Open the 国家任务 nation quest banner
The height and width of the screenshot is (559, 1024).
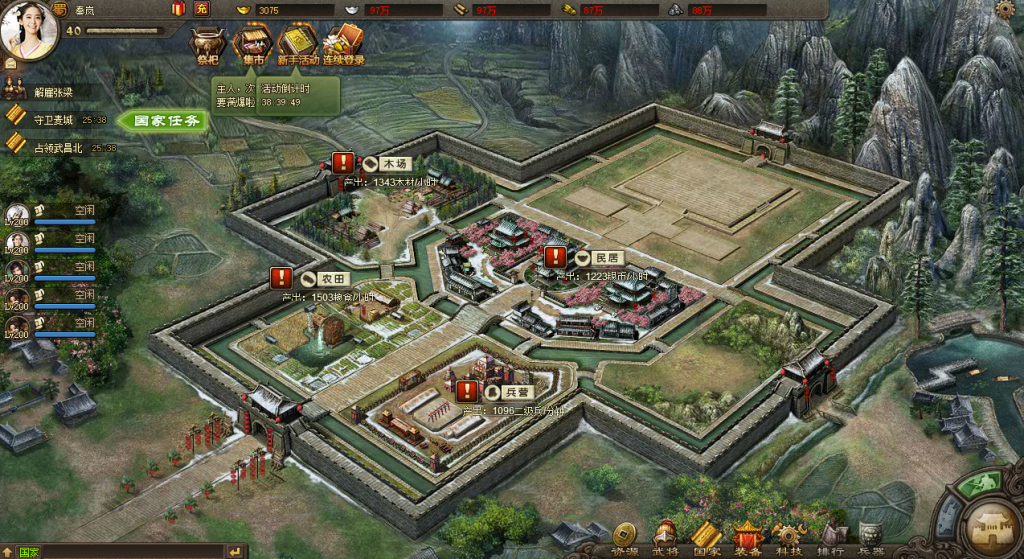pos(165,121)
